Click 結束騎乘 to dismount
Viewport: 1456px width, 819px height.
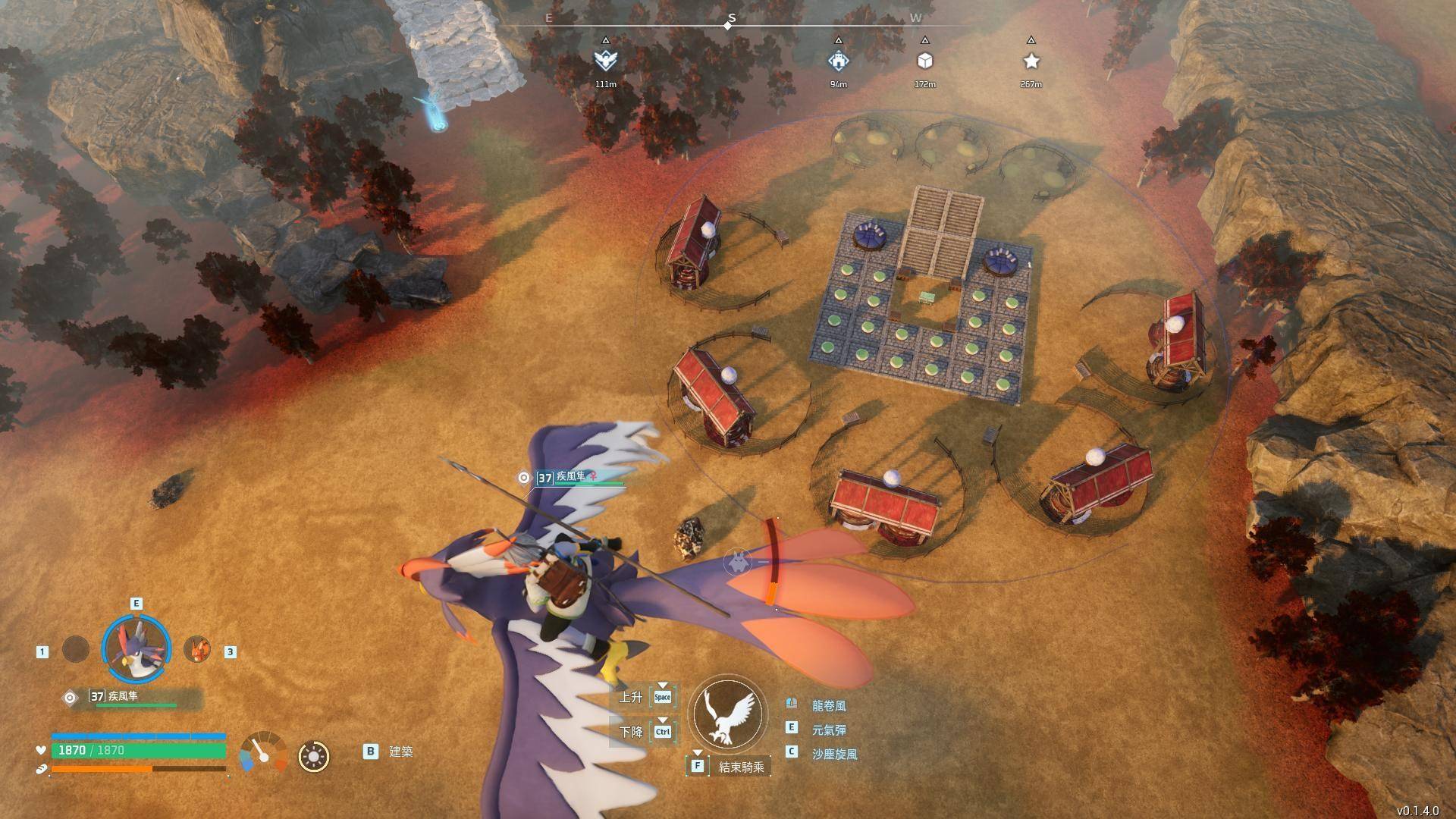pos(742,766)
